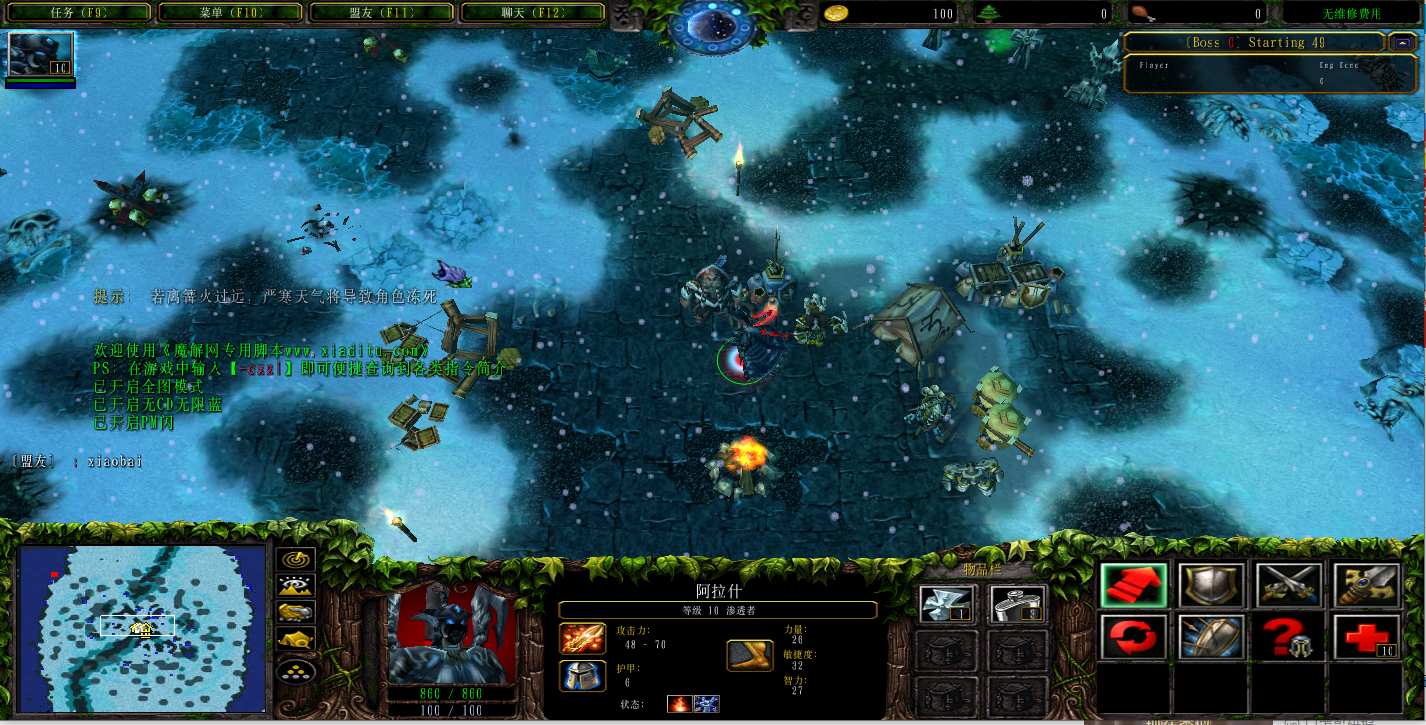This screenshot has width=1426, height=725.
Task: Open formation toggle button with dots icon
Action: (296, 668)
